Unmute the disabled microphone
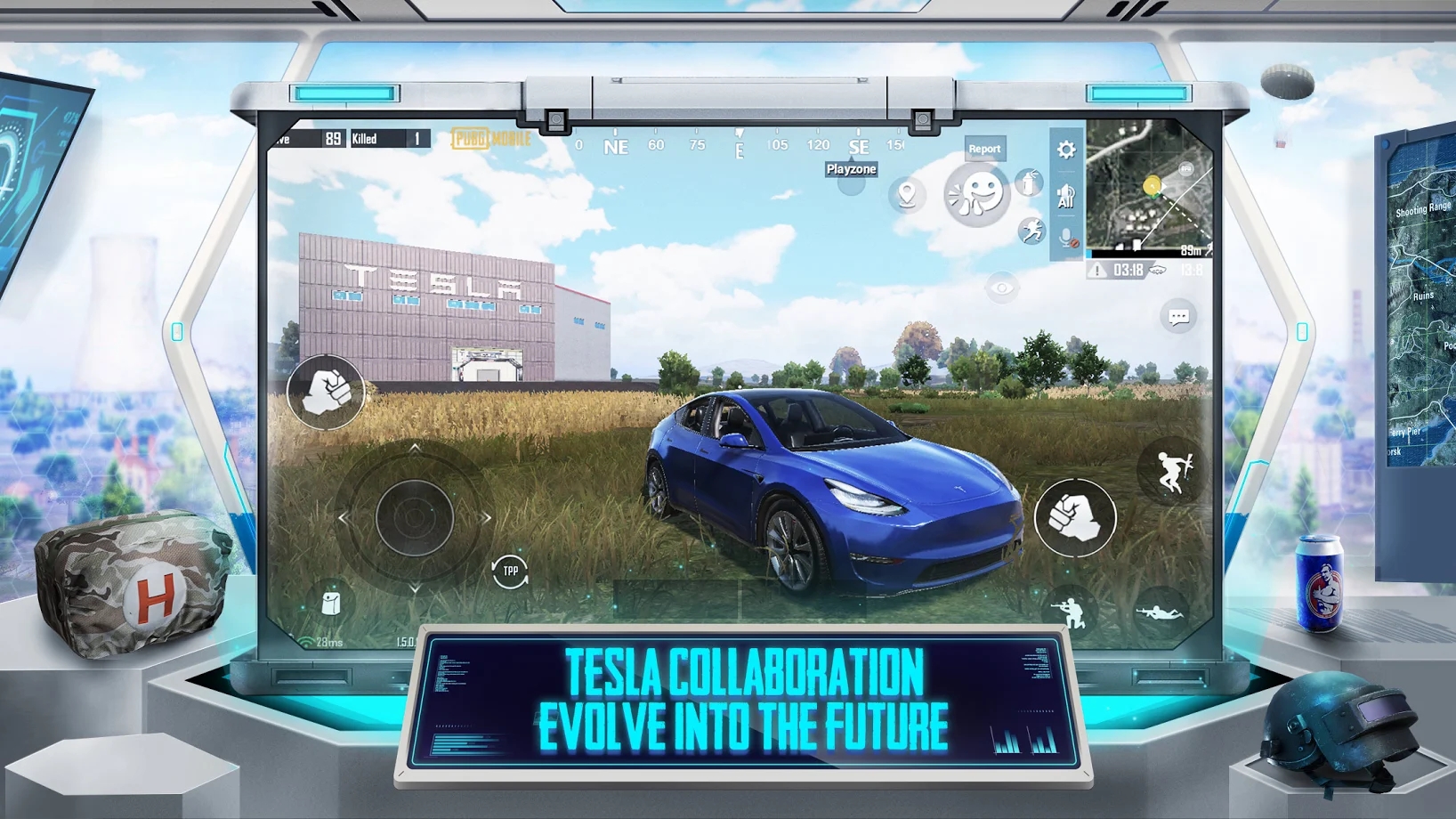This screenshot has height=819, width=1456. [1066, 238]
